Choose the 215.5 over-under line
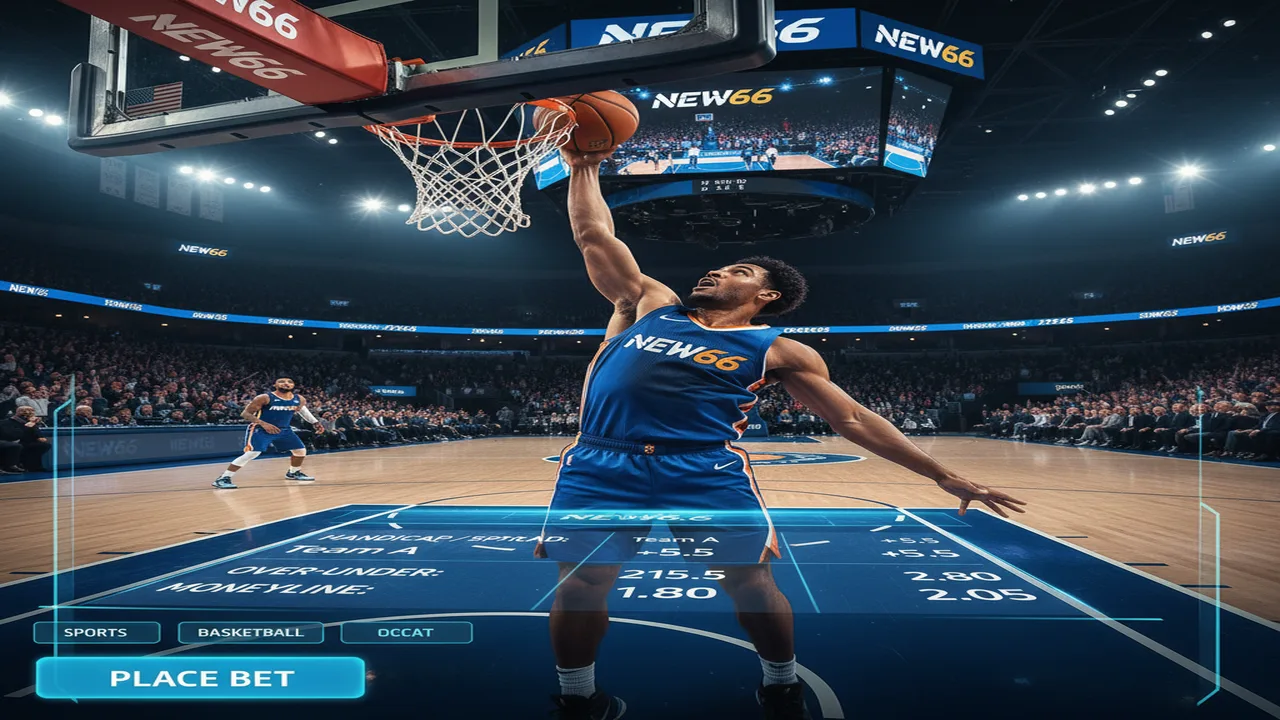Viewport: 1280px width, 720px height. click(657, 574)
